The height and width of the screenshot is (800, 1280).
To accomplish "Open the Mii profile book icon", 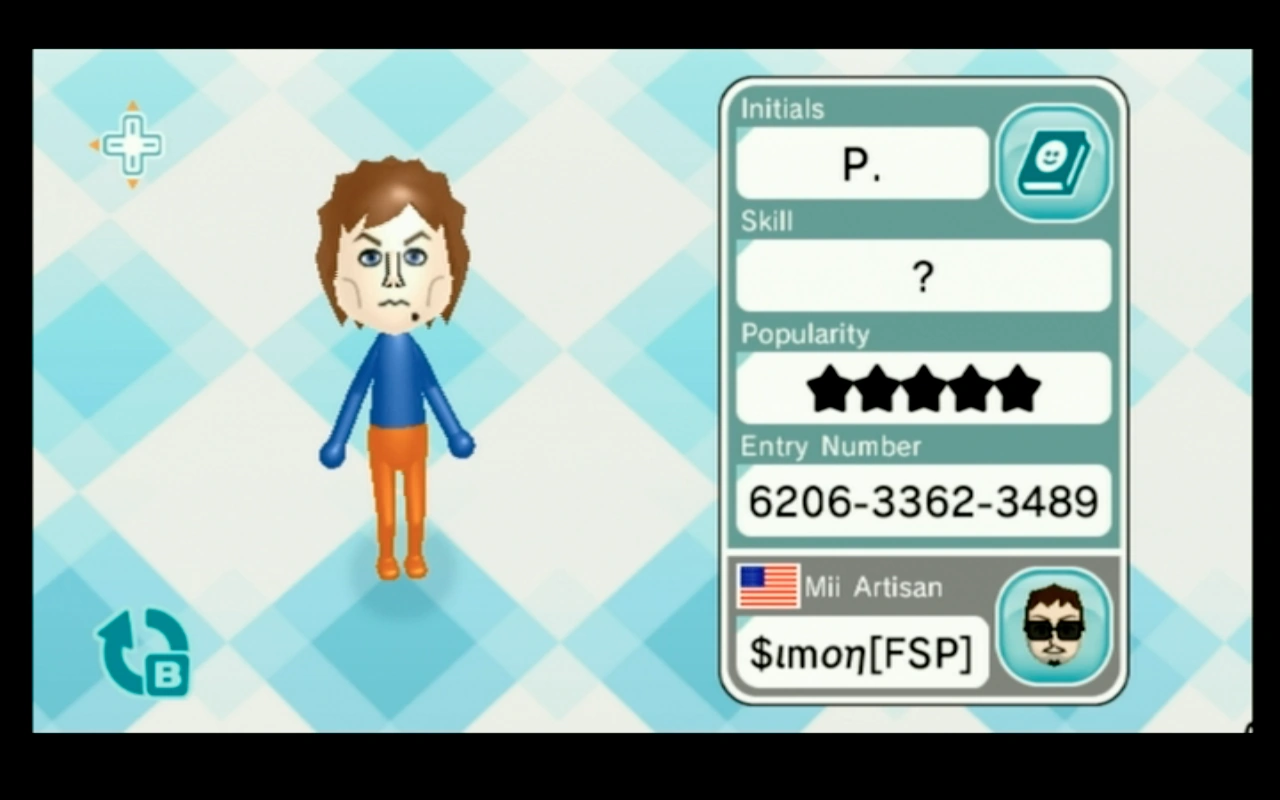I will pos(1052,160).
